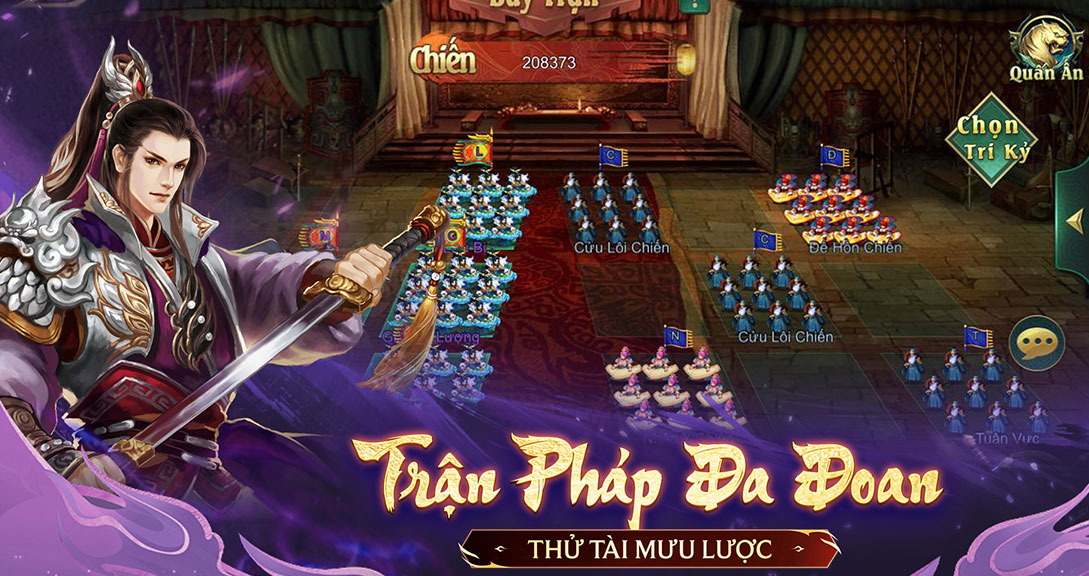The height and width of the screenshot is (576, 1089).
Task: Open chat with the speech bubble button
Action: (x=1035, y=345)
